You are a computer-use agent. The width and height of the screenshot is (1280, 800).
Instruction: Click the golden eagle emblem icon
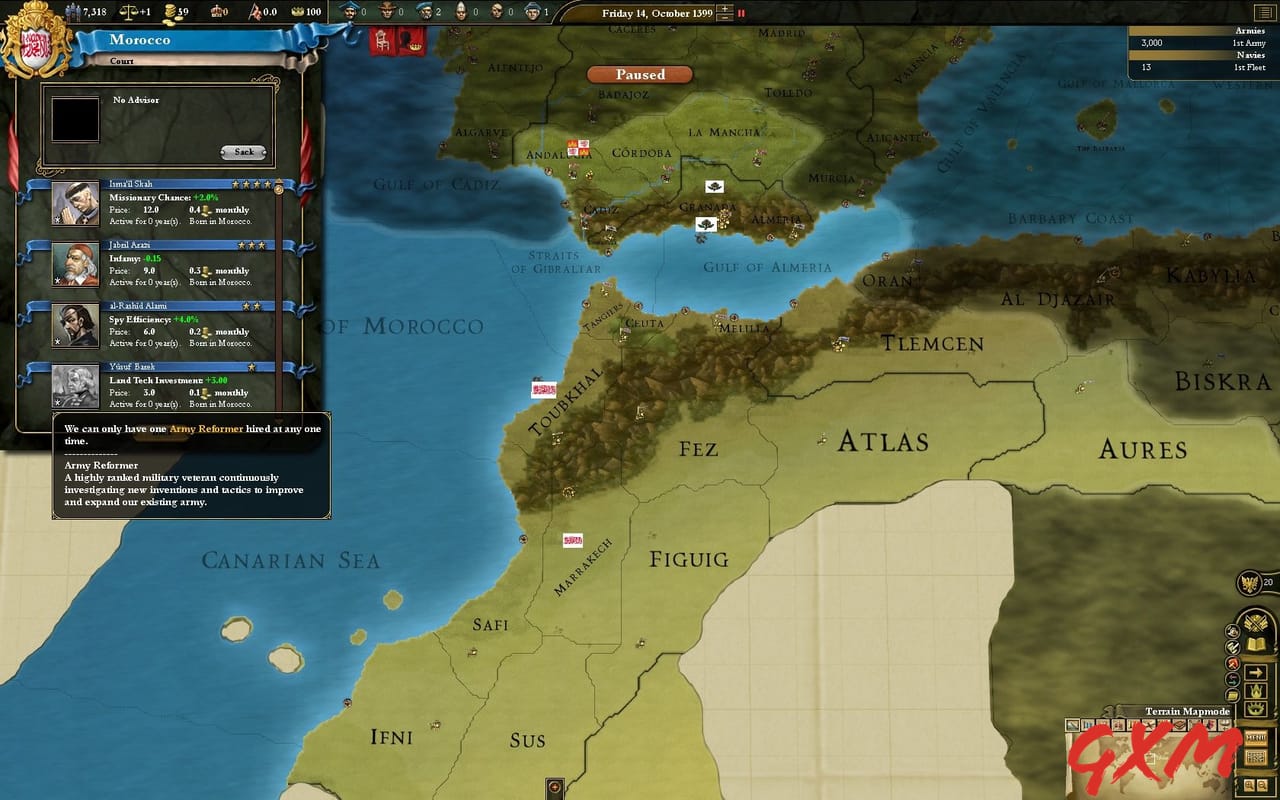click(1250, 582)
